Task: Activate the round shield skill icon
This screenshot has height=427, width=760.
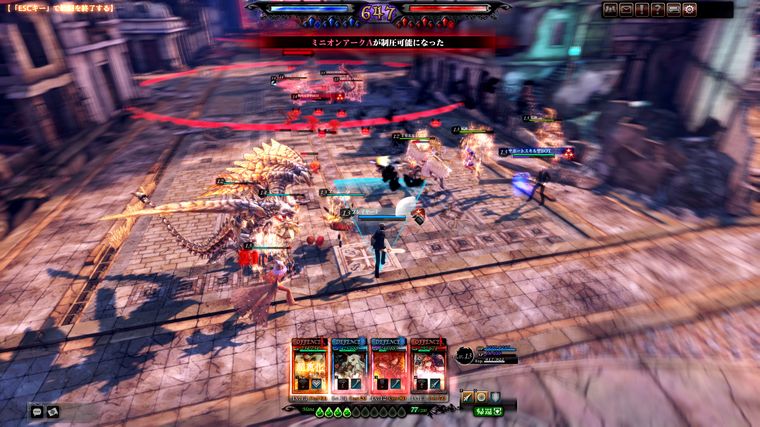Action: tap(481, 397)
